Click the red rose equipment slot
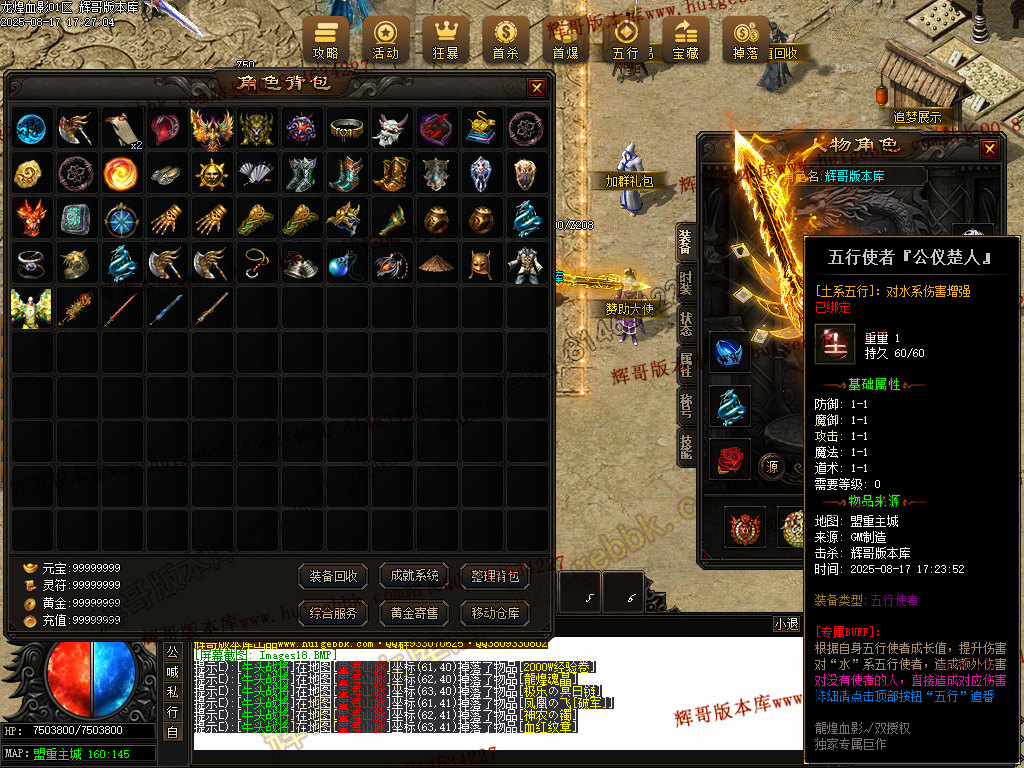Viewport: 1024px width, 768px height. click(x=729, y=459)
